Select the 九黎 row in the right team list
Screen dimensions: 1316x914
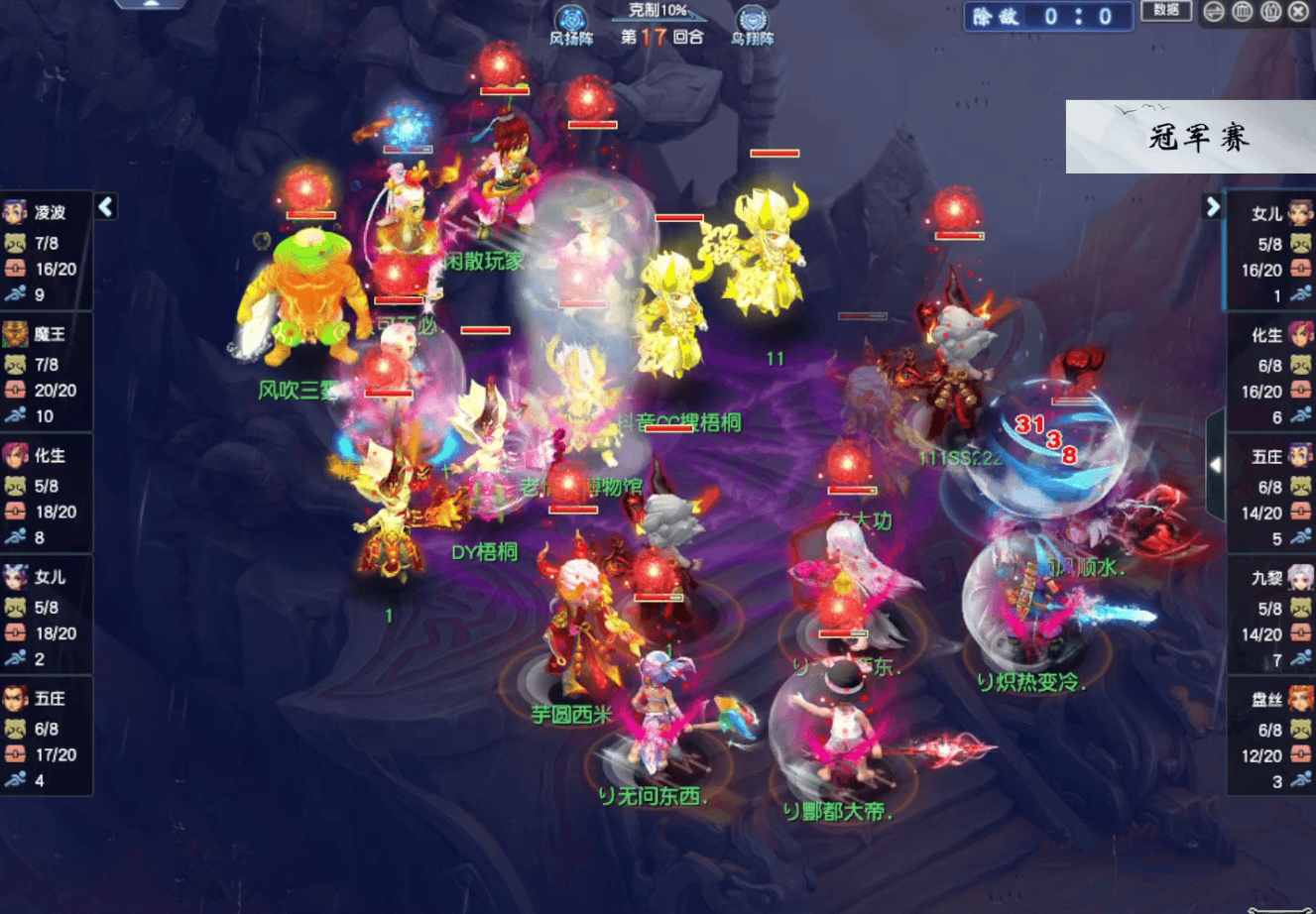[x=1273, y=618]
